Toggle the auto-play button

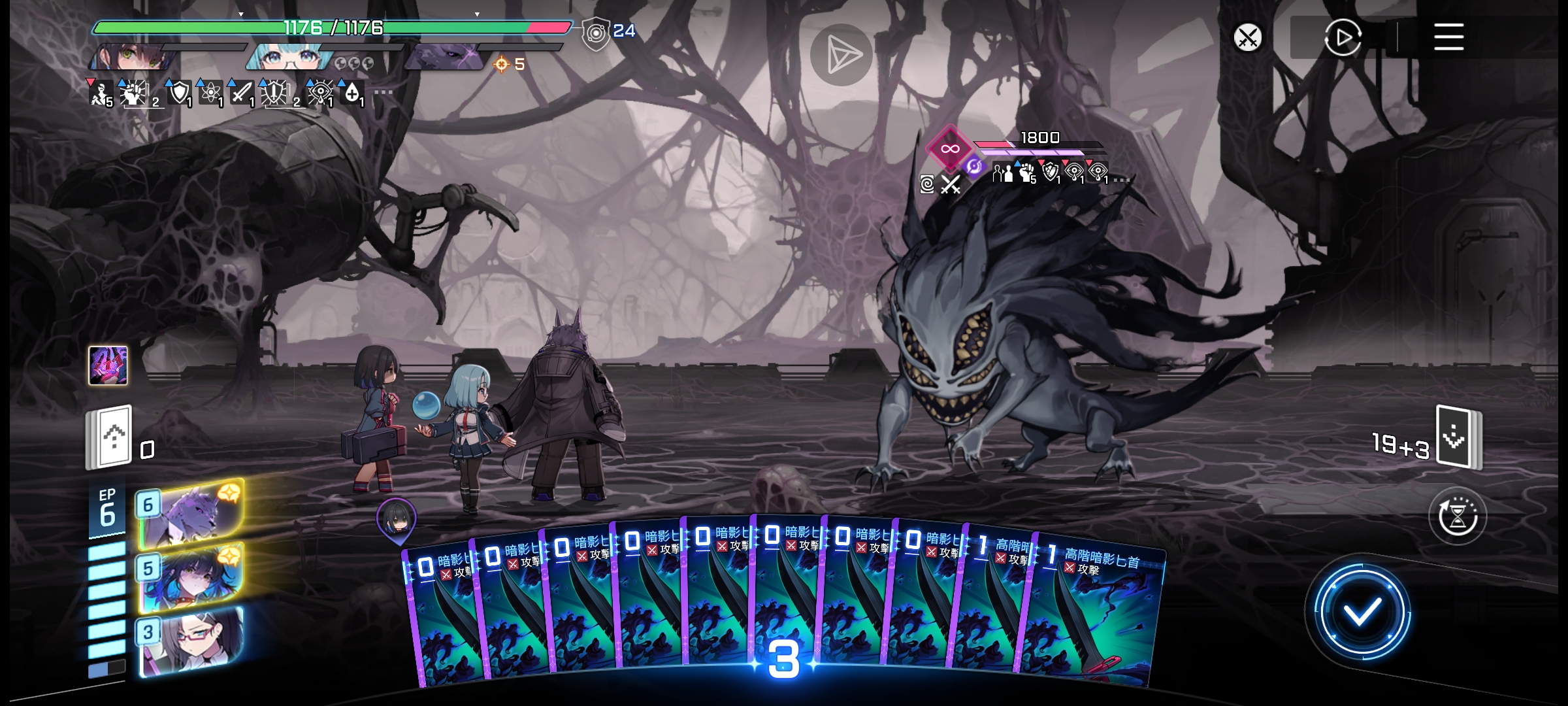pyautogui.click(x=1343, y=37)
